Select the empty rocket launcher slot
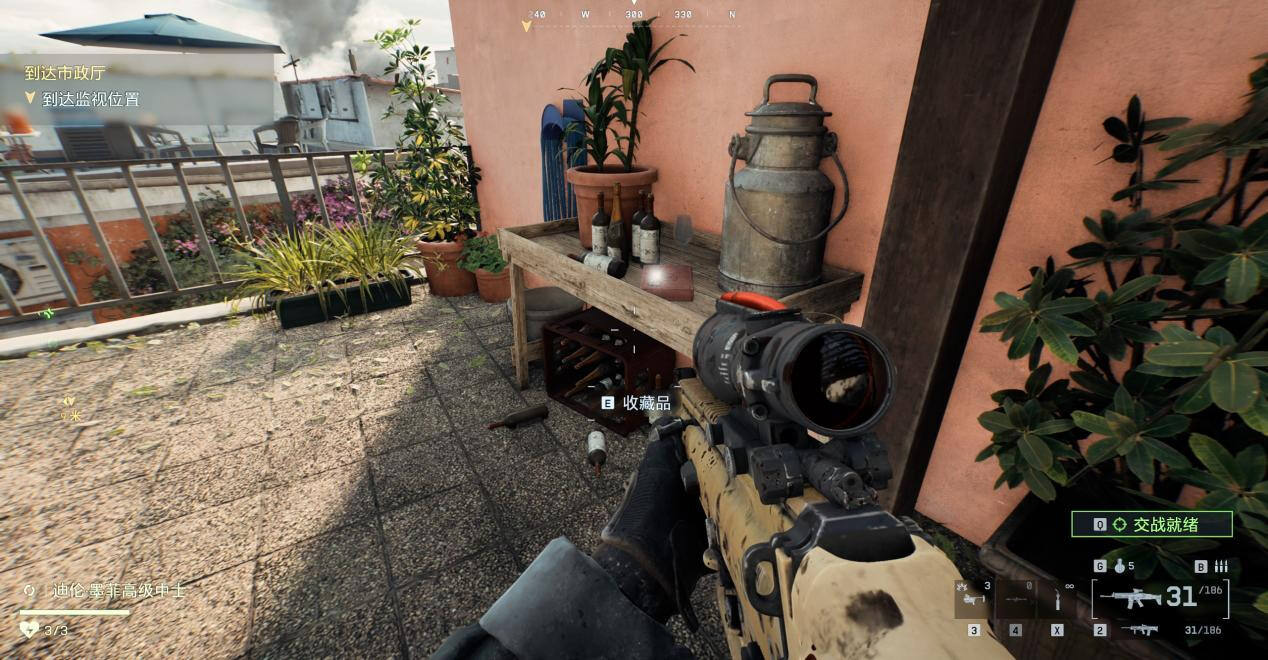This screenshot has height=660, width=1268. (1015, 598)
